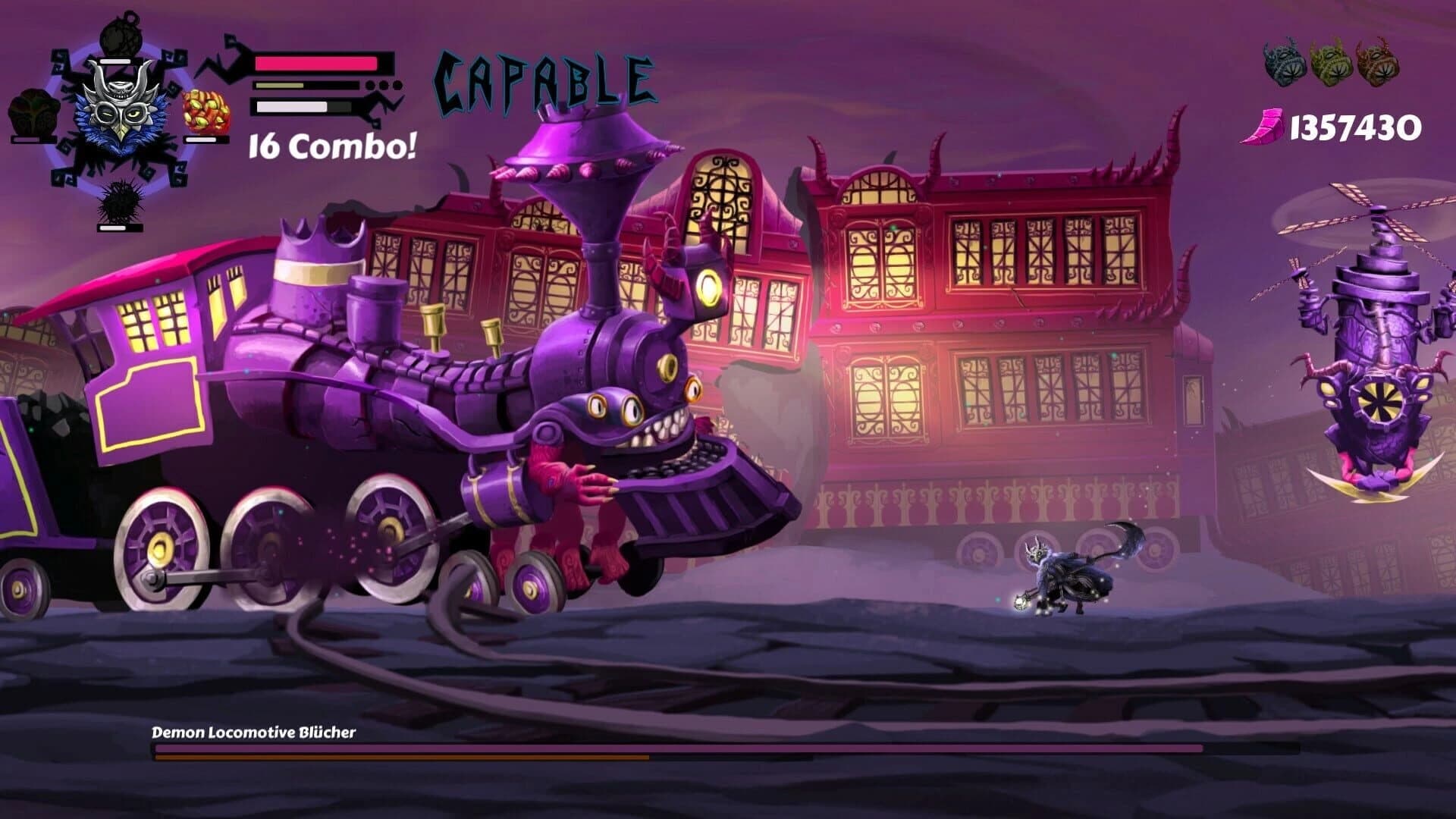Toggle the middle black pip beside the stamina bar
Image resolution: width=1456 pixels, height=819 pixels.
click(x=384, y=85)
